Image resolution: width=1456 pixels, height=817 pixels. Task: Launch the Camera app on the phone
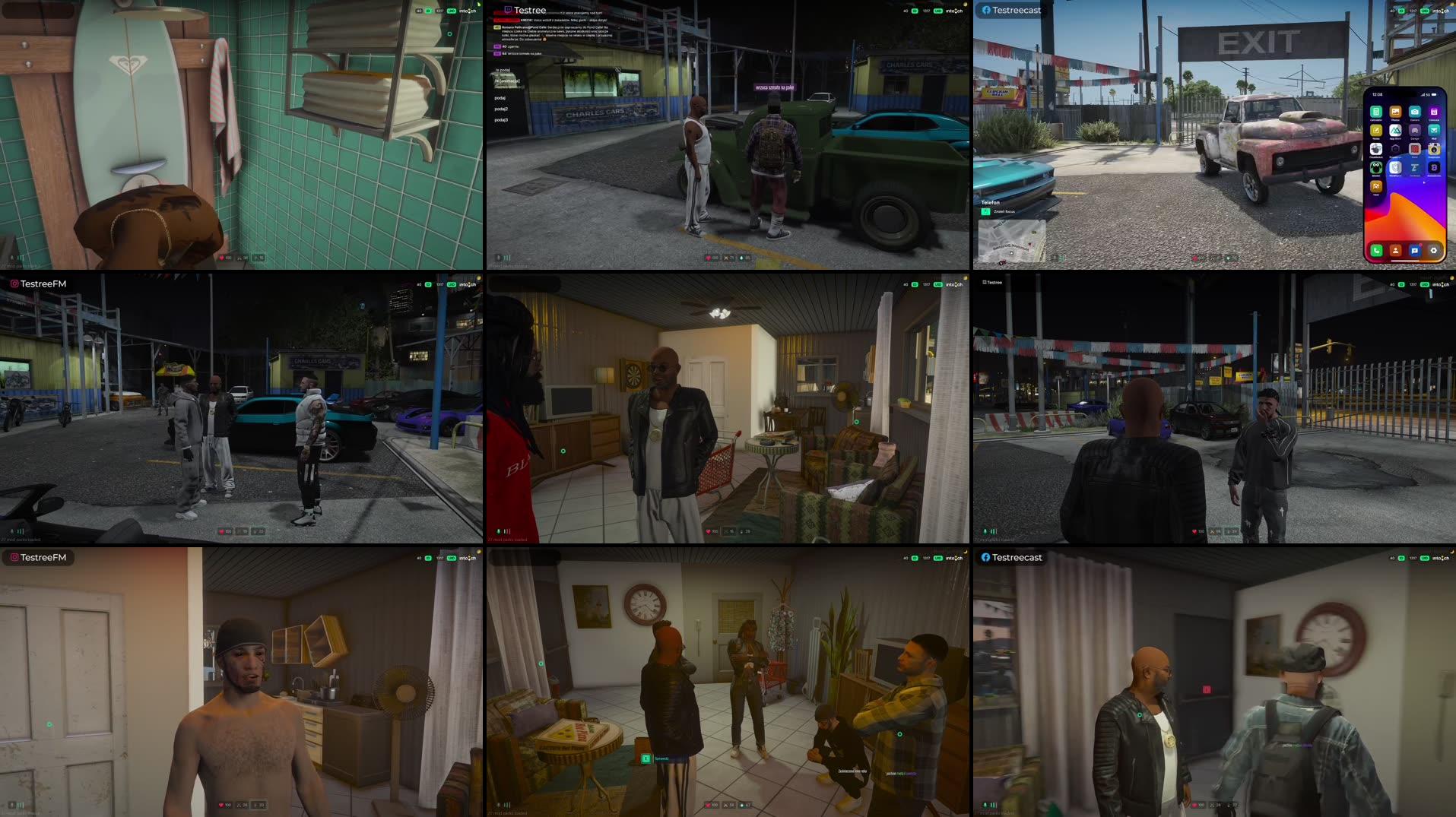1415,112
